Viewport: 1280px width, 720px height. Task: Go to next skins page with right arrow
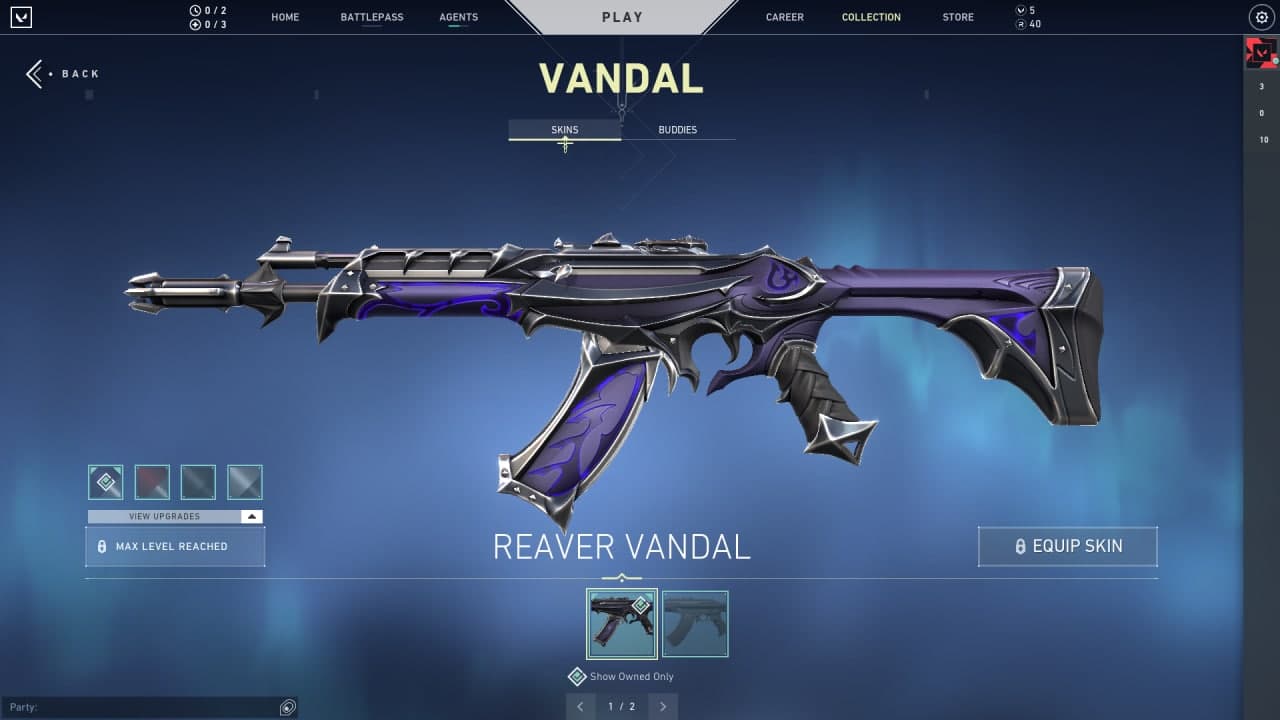pos(663,706)
